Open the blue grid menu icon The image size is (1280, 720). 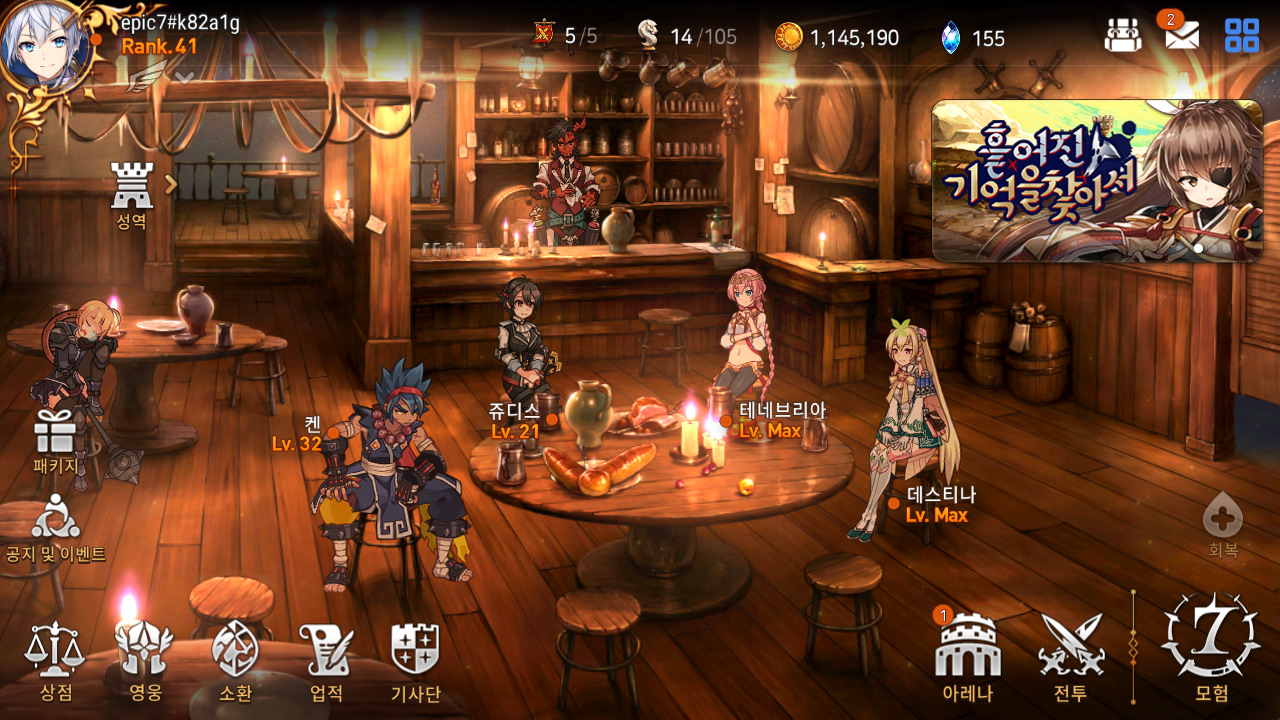[1242, 37]
